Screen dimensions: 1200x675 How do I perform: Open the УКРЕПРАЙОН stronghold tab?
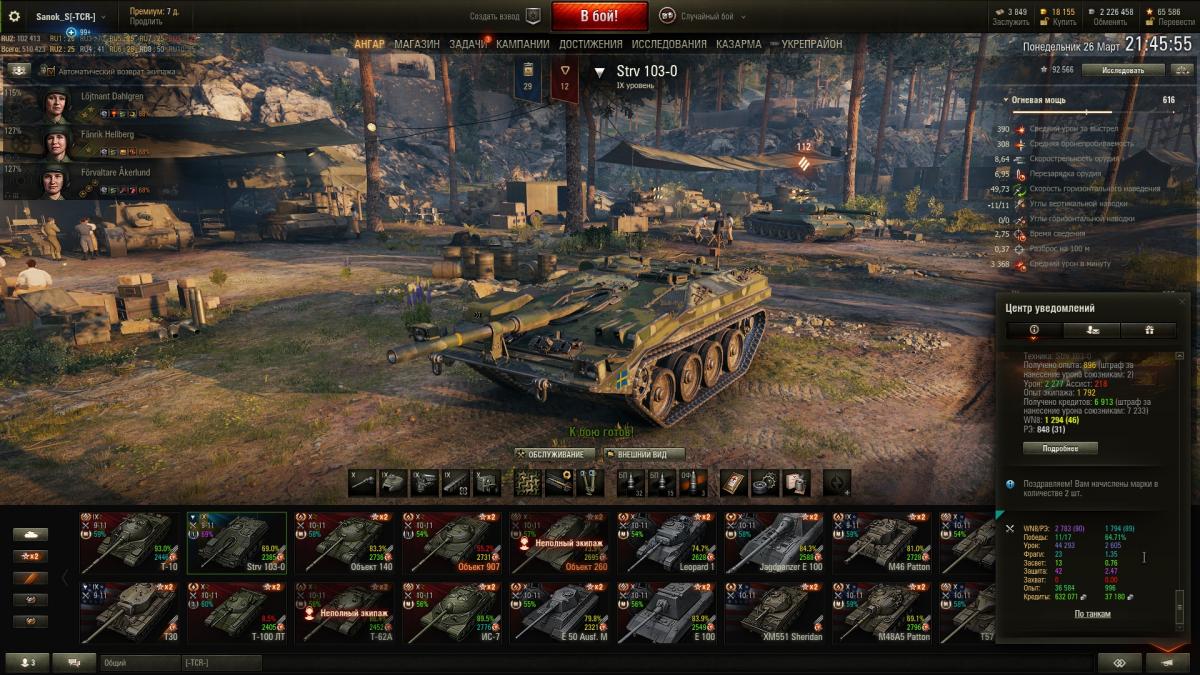click(811, 44)
